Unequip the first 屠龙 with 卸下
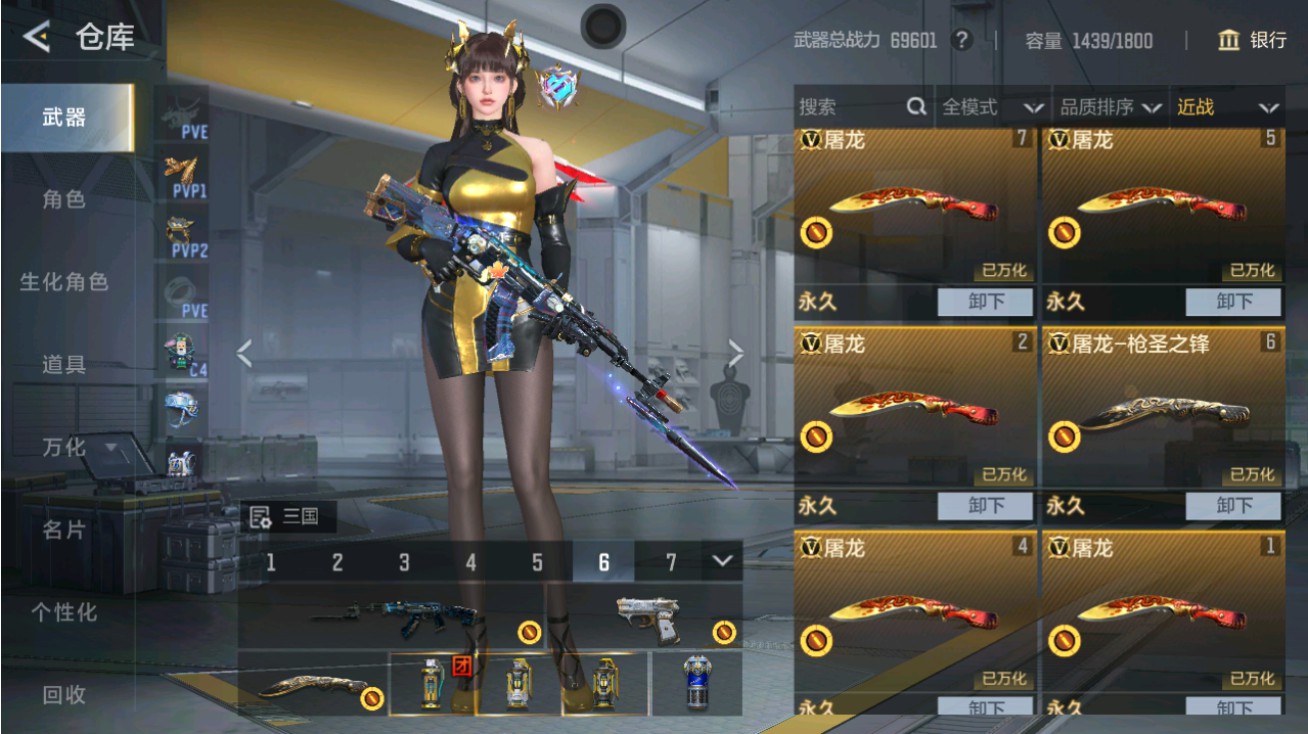Image resolution: width=1308 pixels, height=734 pixels. pyautogui.click(x=984, y=302)
